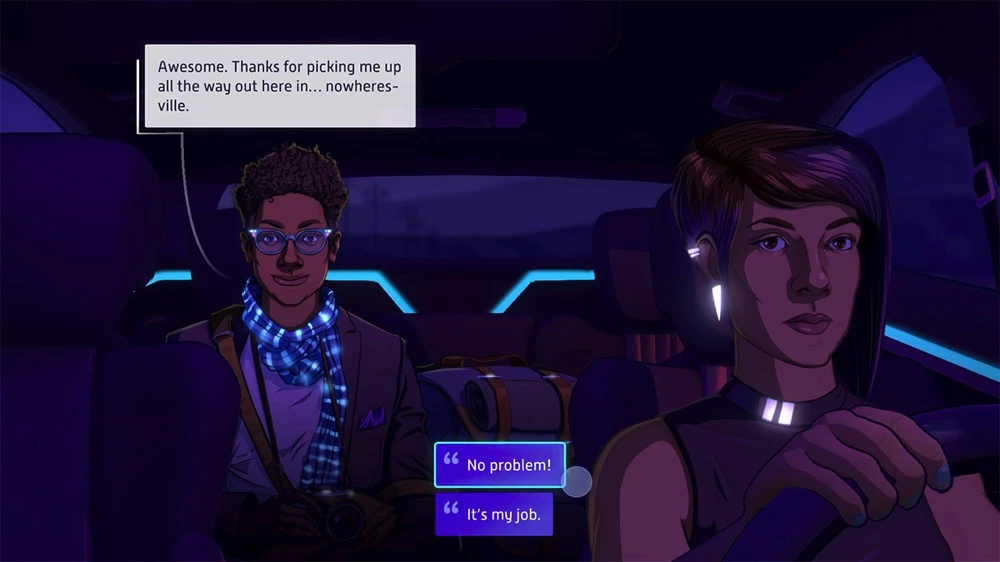Choose the "No problem!" reply

coord(500,465)
